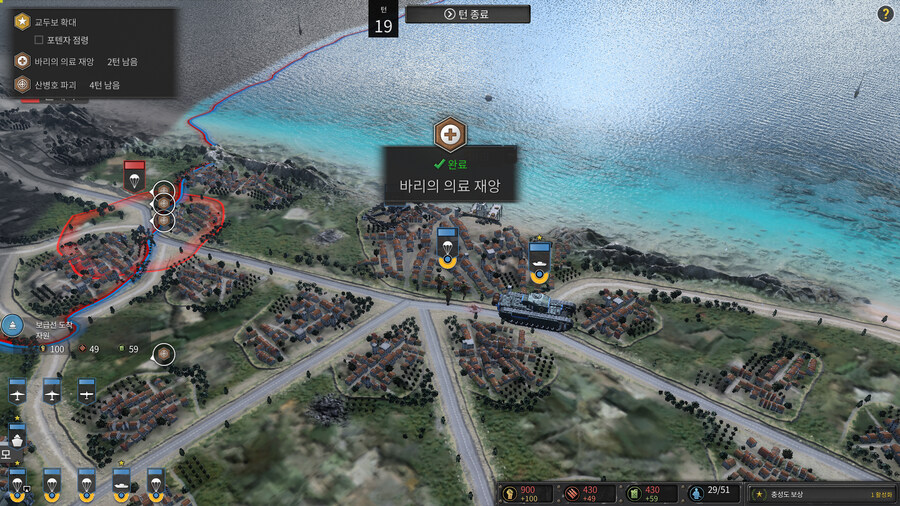Screen dimensions: 900x506
Task: Open the 충성도 보상 loyalty reward panel
Action: (812, 494)
